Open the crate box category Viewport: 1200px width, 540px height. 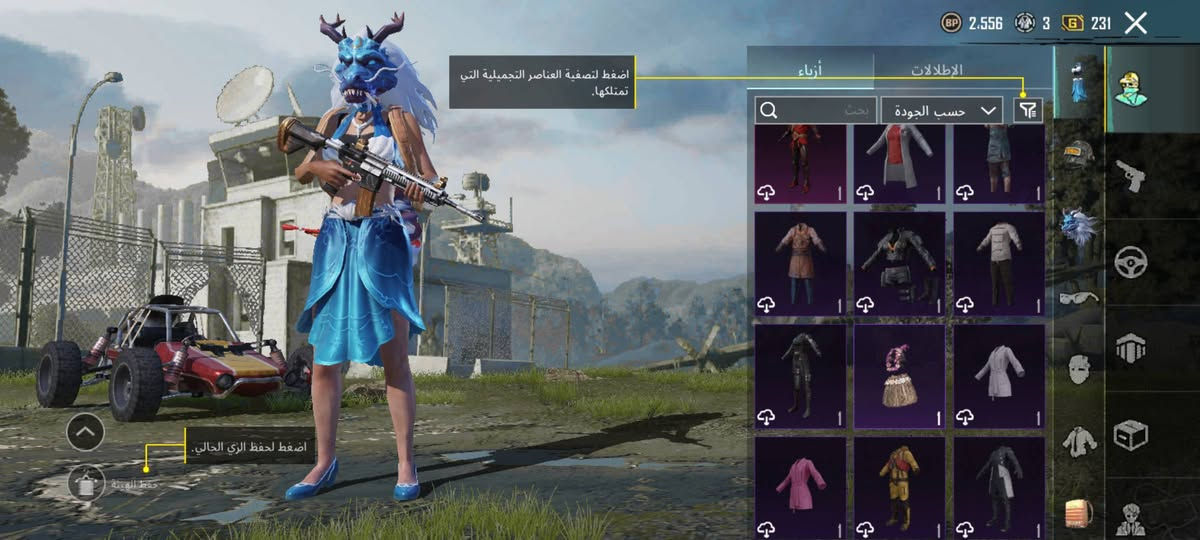coord(1131,433)
